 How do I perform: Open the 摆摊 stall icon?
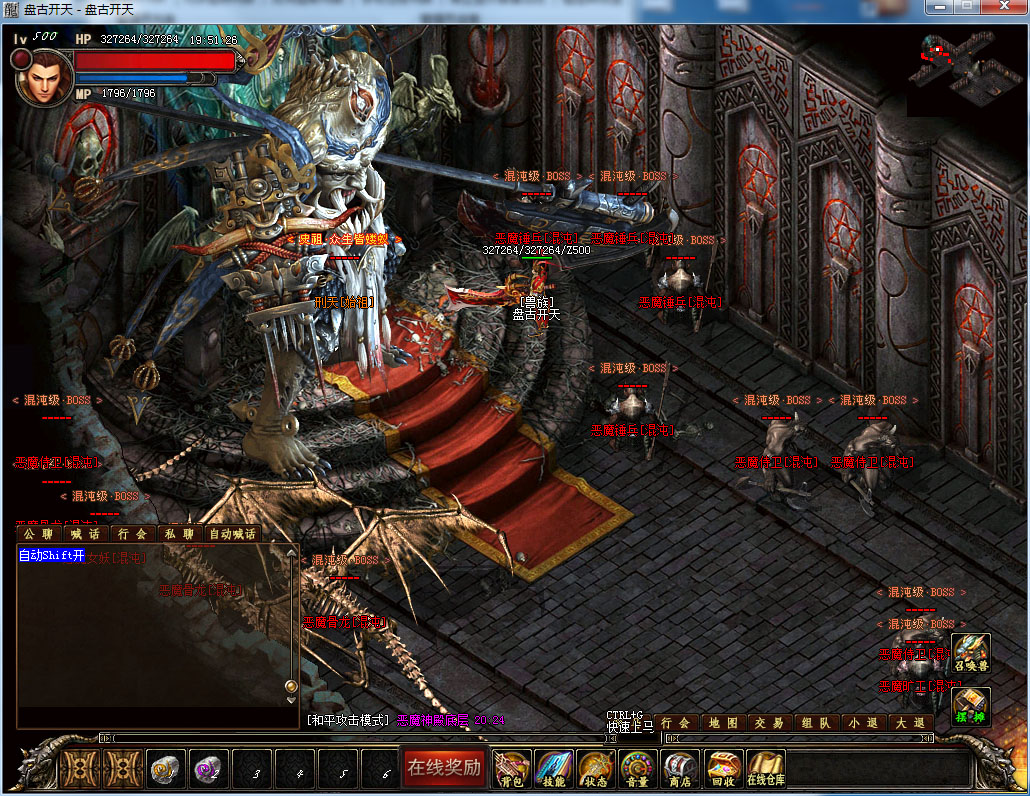(x=970, y=706)
